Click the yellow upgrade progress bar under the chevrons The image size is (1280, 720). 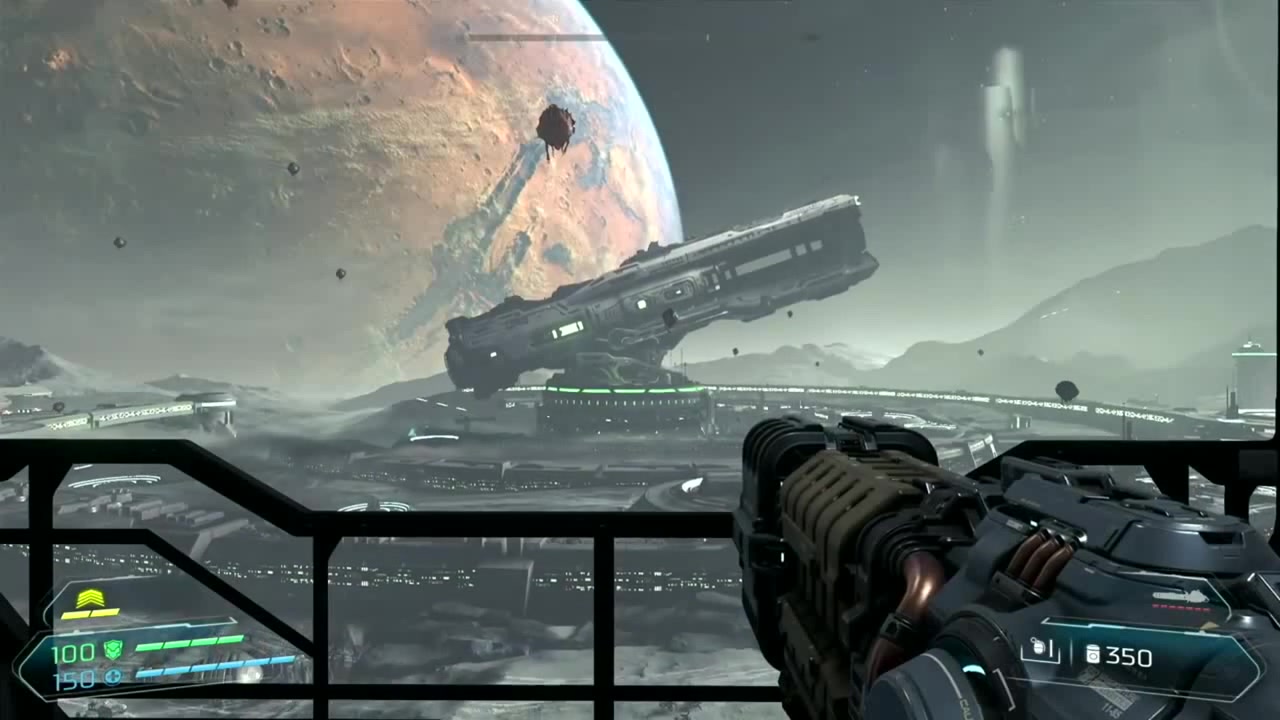(x=91, y=614)
